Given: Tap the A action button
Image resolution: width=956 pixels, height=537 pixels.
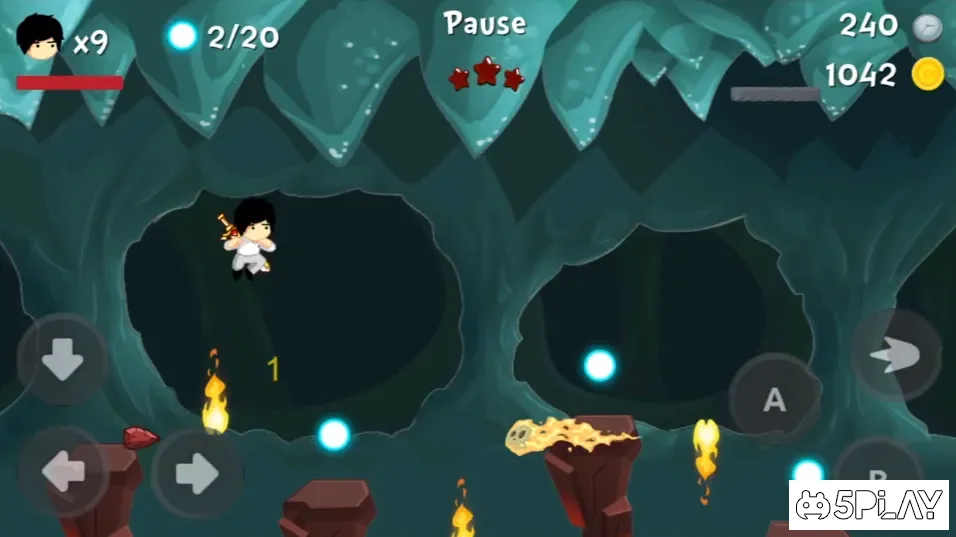Looking at the screenshot, I should 774,399.
